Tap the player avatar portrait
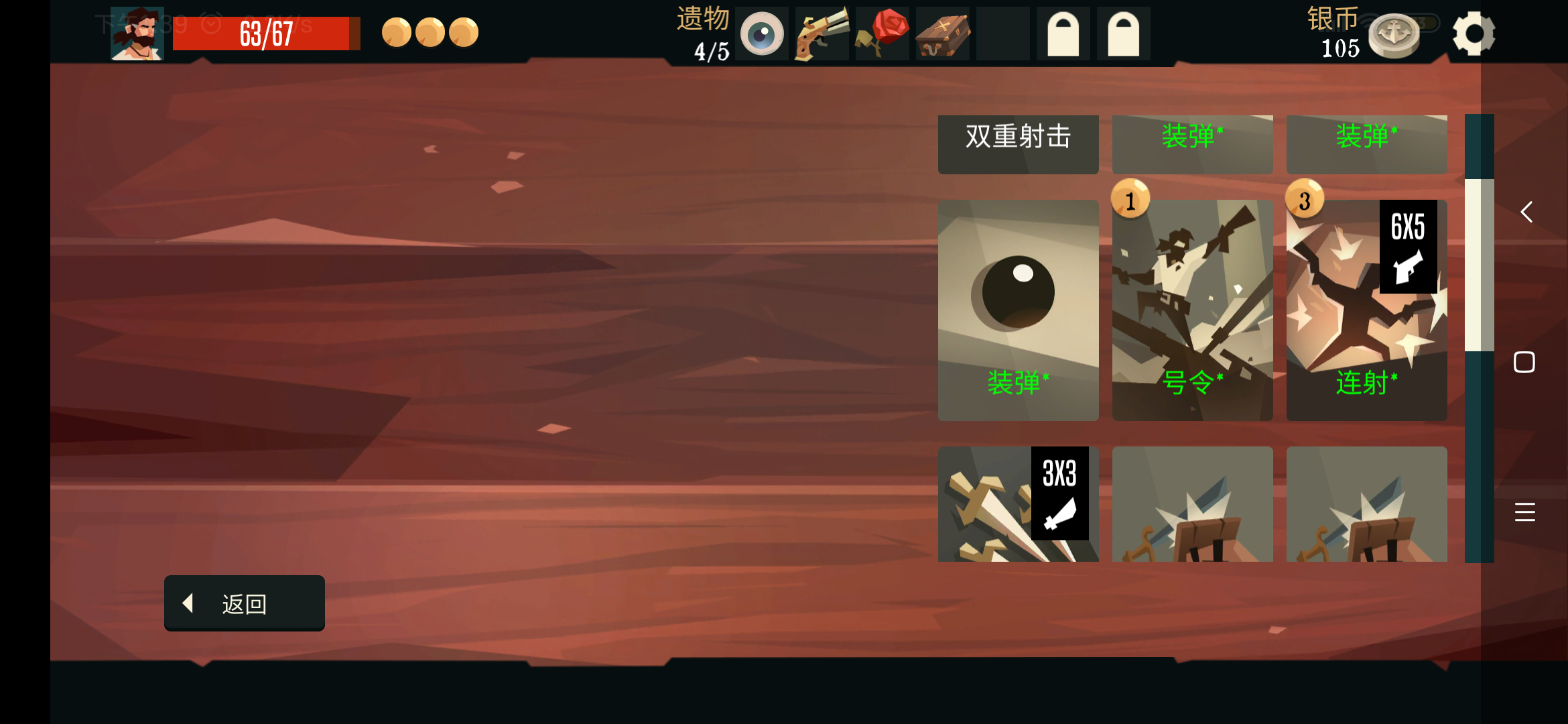The width and height of the screenshot is (1568, 724). coord(137,32)
